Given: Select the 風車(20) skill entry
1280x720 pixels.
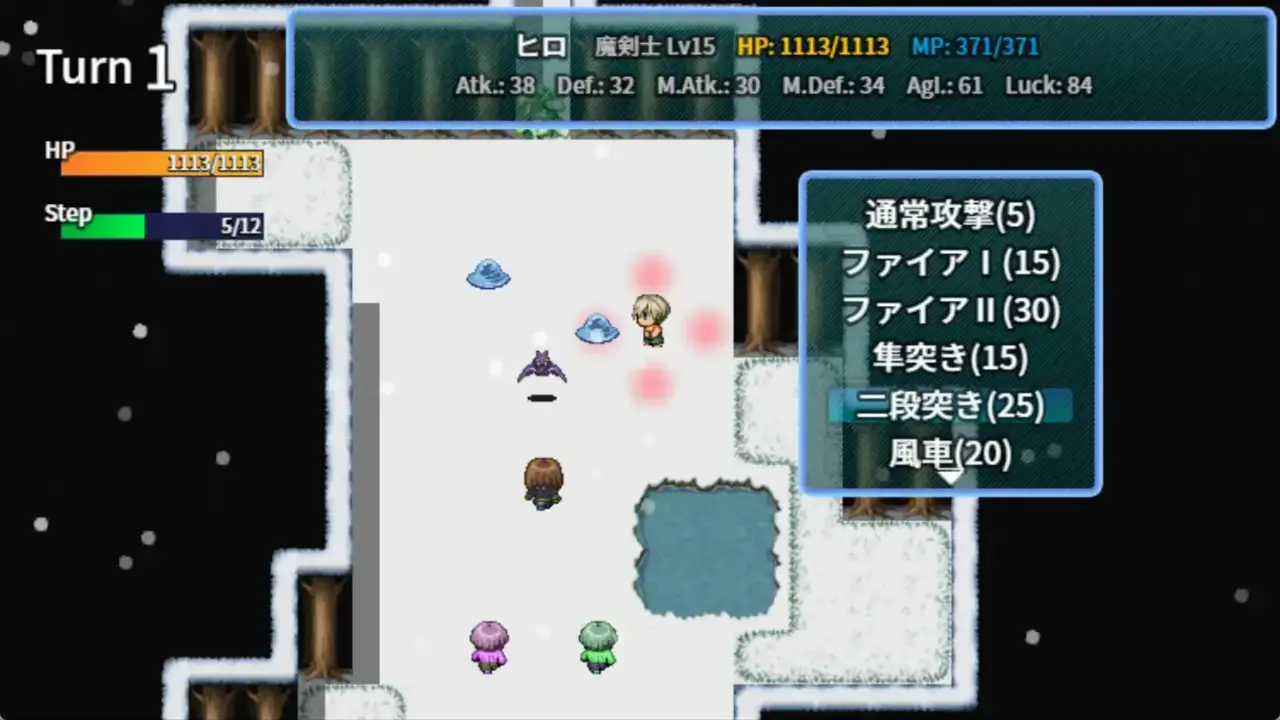Looking at the screenshot, I should pos(950,453).
